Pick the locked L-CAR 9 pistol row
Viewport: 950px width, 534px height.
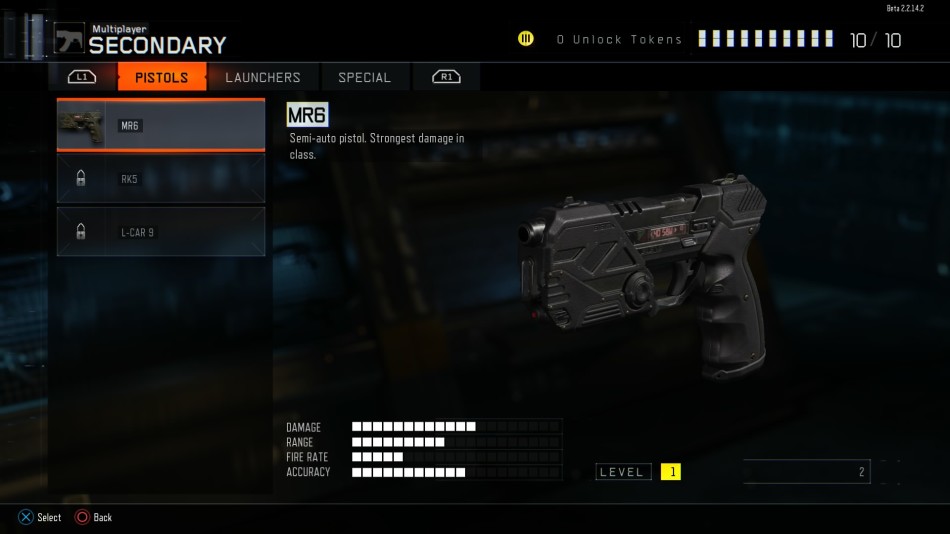pos(161,232)
